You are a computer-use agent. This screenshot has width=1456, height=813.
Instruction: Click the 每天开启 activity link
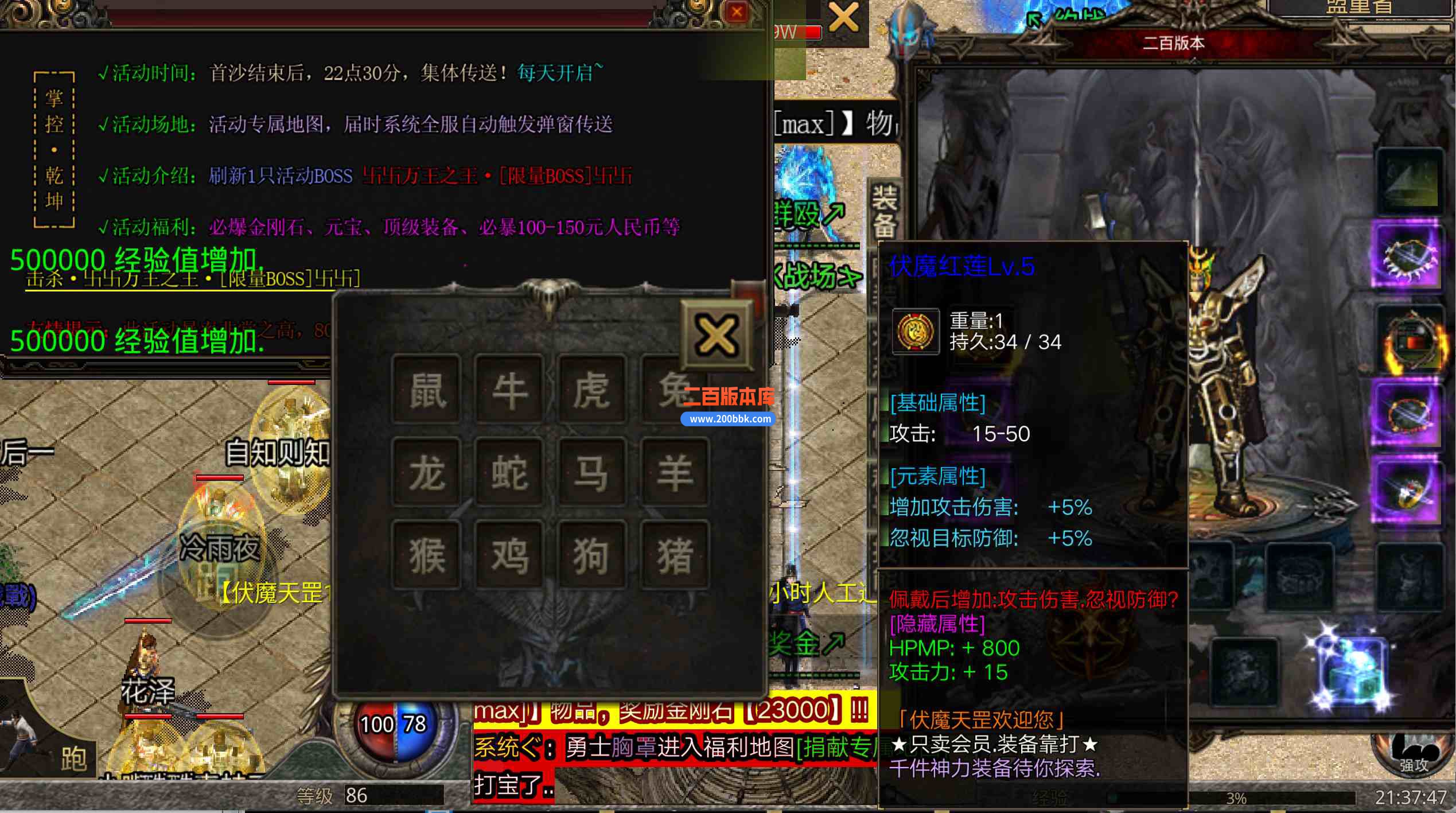(x=555, y=72)
